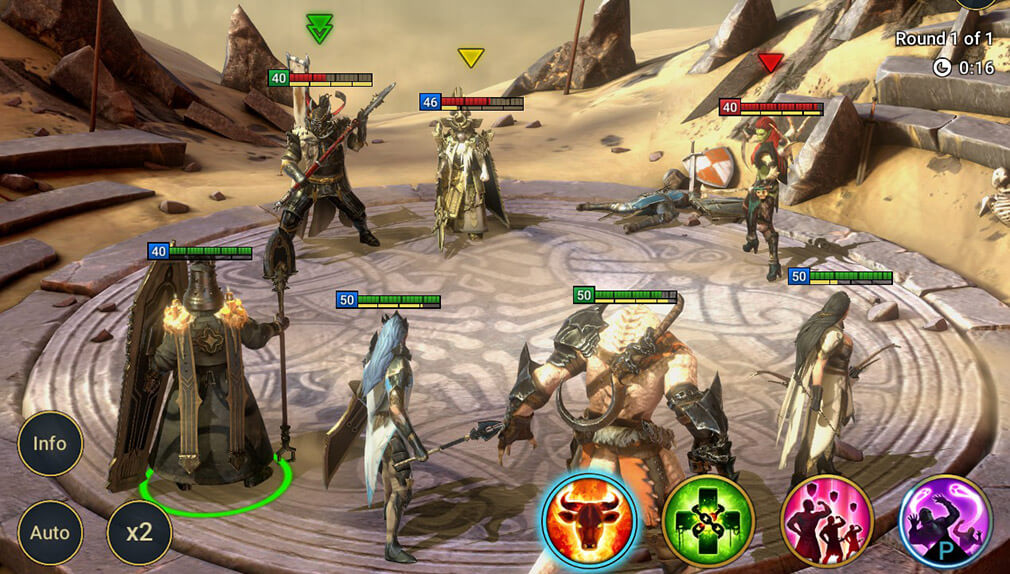This screenshot has width=1010, height=574.
Task: Open the Info panel
Action: tap(50, 443)
